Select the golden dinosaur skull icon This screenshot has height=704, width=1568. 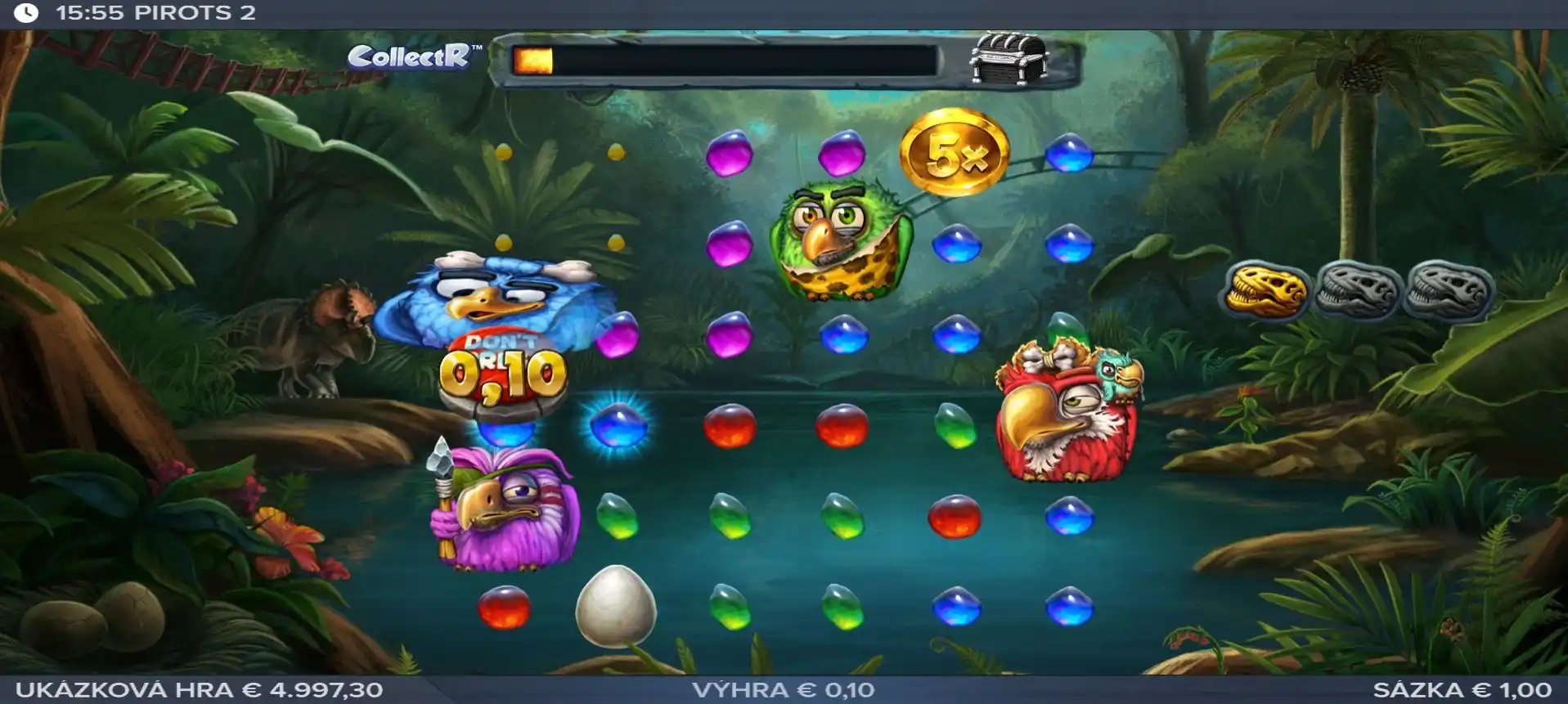click(x=1265, y=290)
